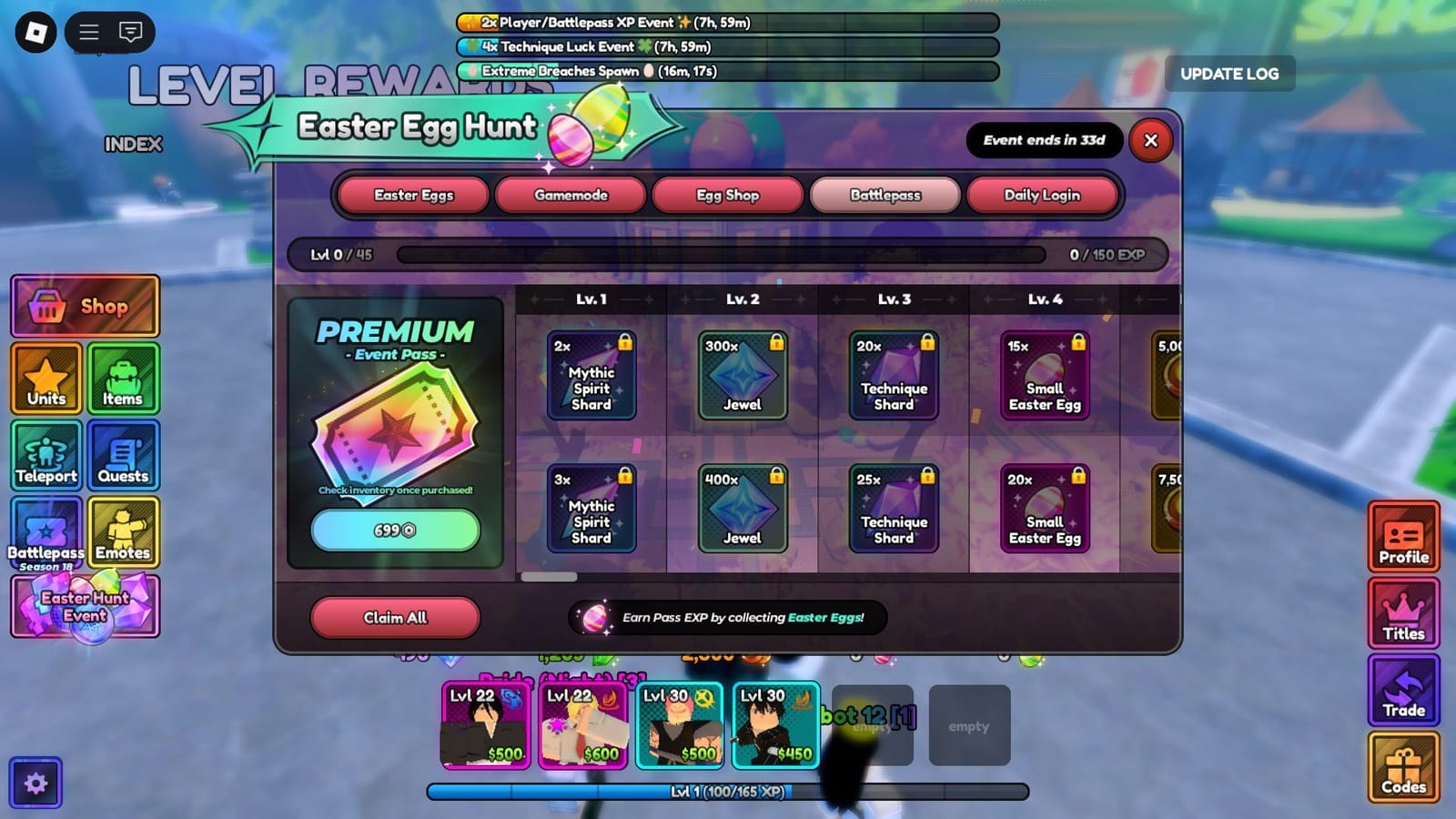
Task: Claim all battlepass rewards
Action: pos(395,618)
